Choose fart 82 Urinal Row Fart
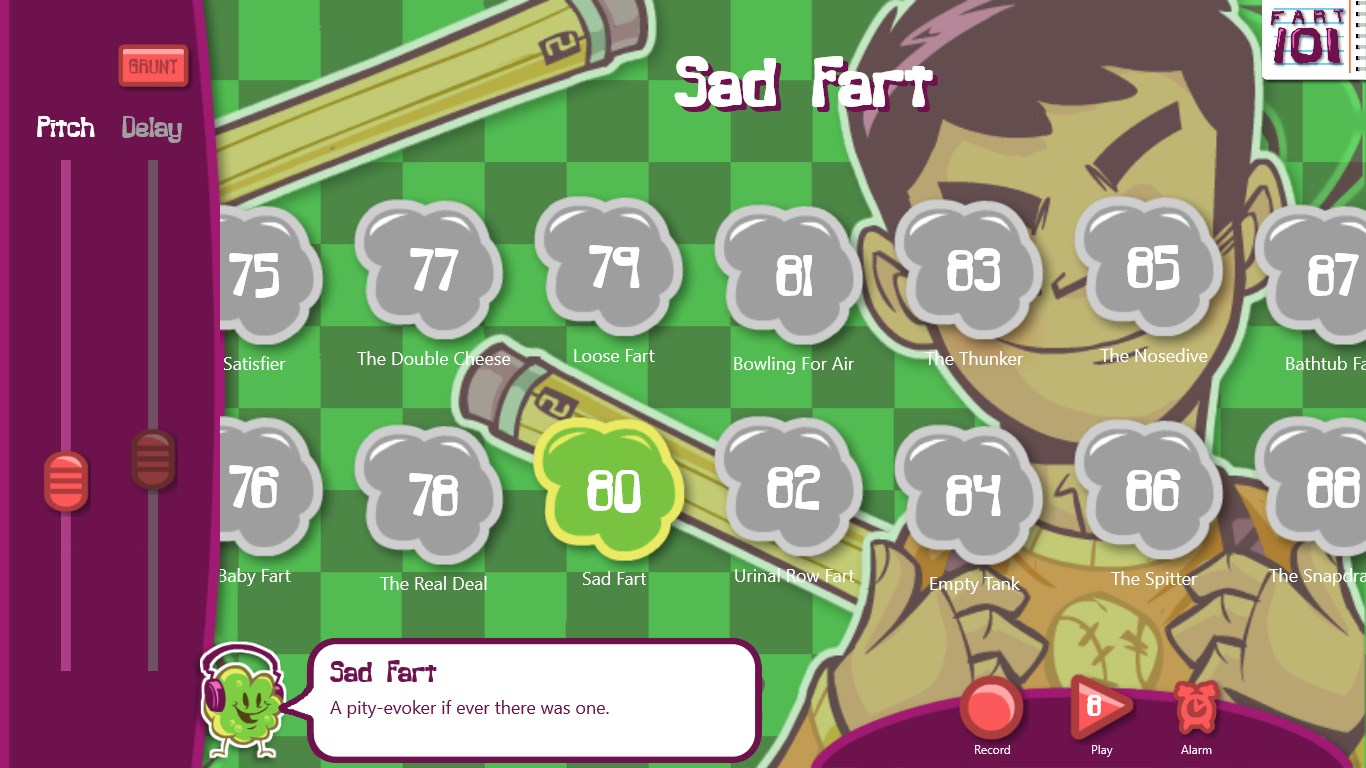The height and width of the screenshot is (768, 1366). [x=793, y=487]
